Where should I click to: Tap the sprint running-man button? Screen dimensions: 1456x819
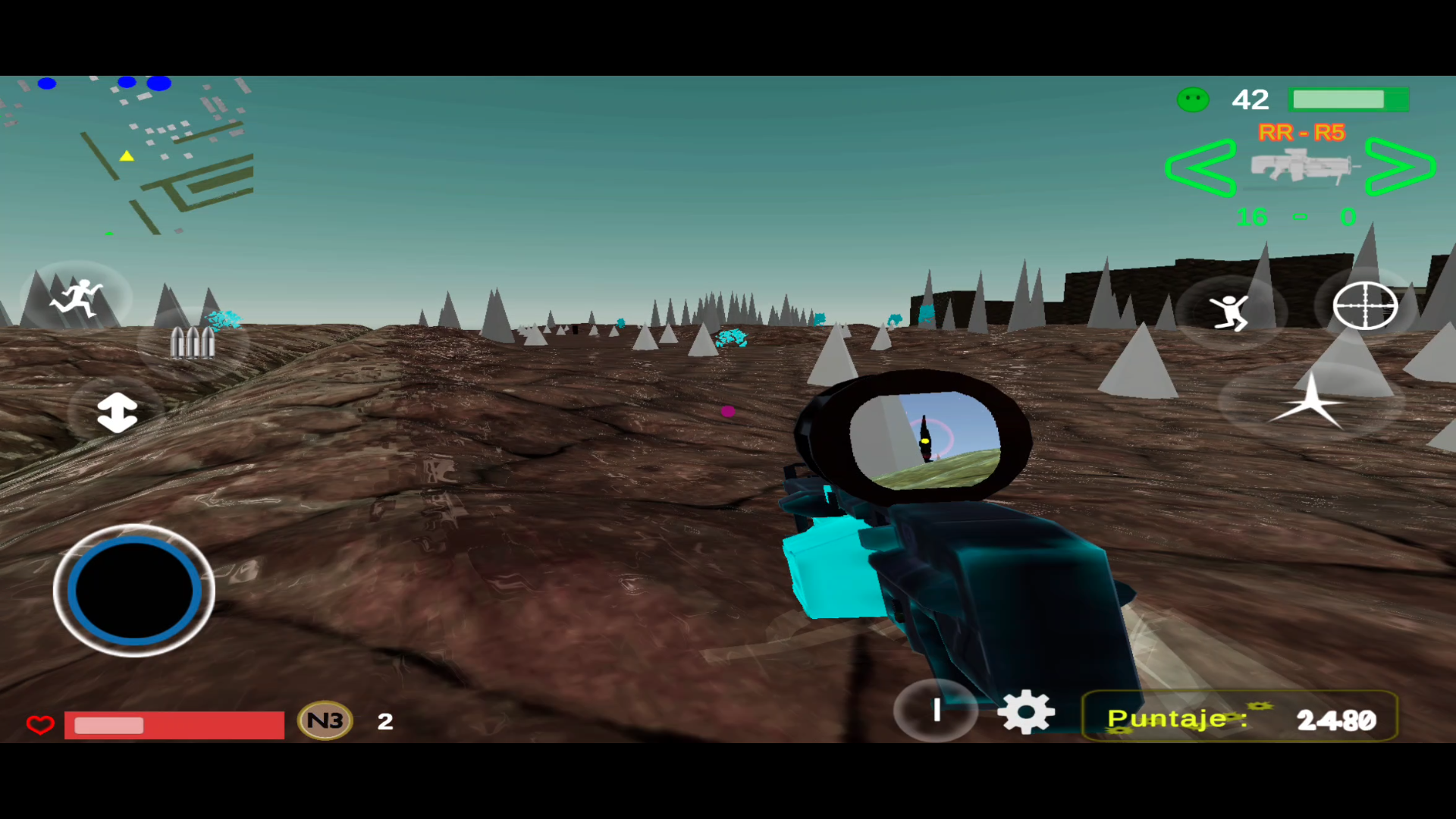76,298
